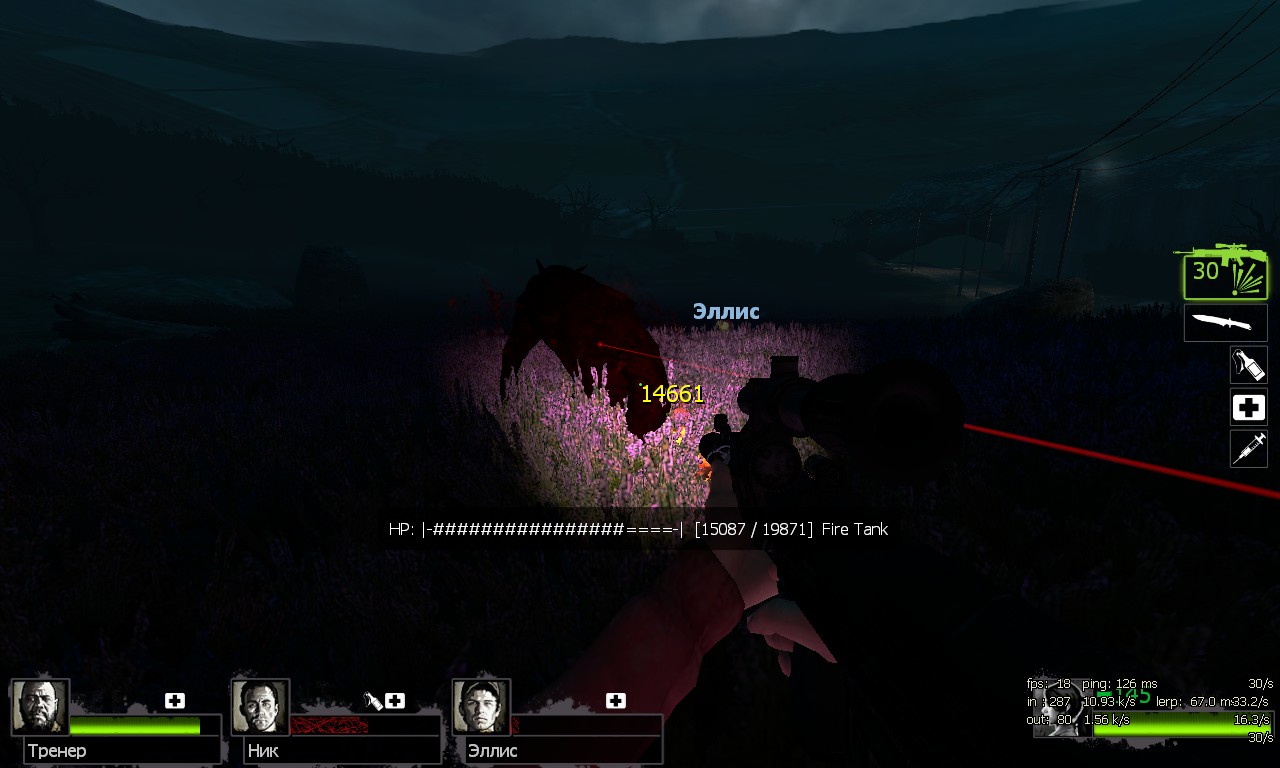Click Эллис's teammate portrait
Viewport: 1280px width, 768px height.
click(481, 707)
